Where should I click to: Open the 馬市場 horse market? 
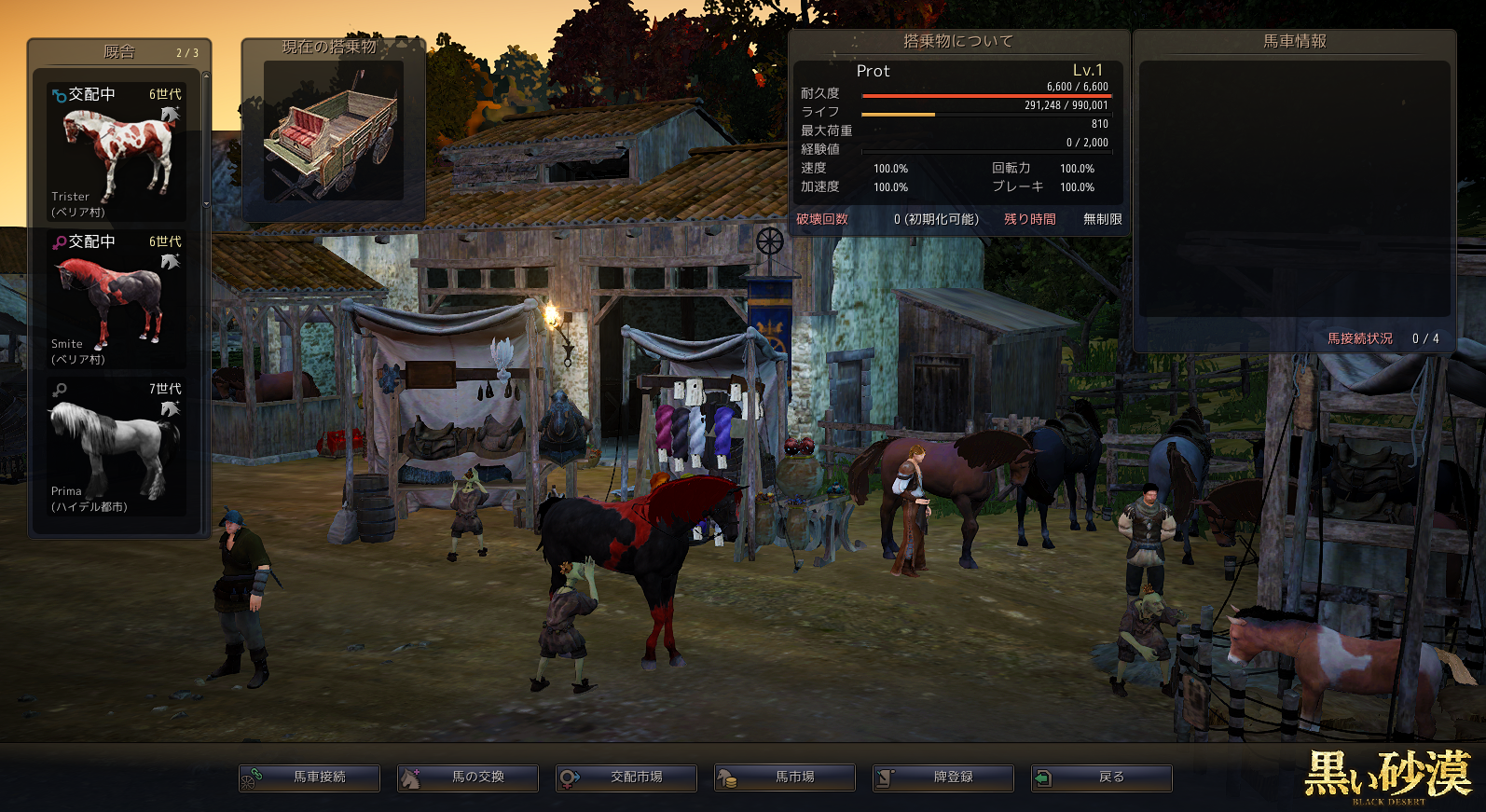click(785, 778)
